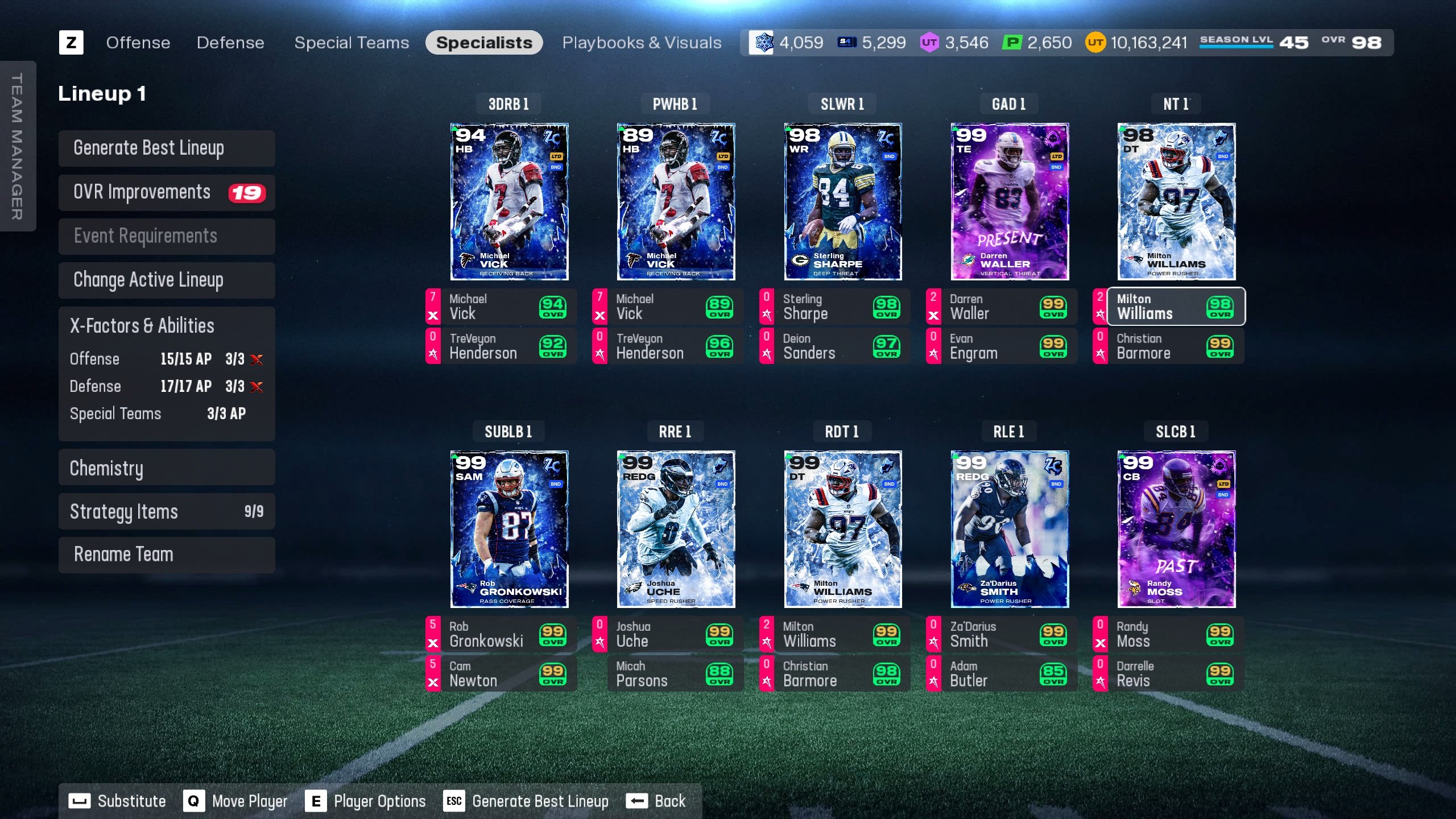Choose the Rob Gronkowski SUBLB card

click(509, 529)
